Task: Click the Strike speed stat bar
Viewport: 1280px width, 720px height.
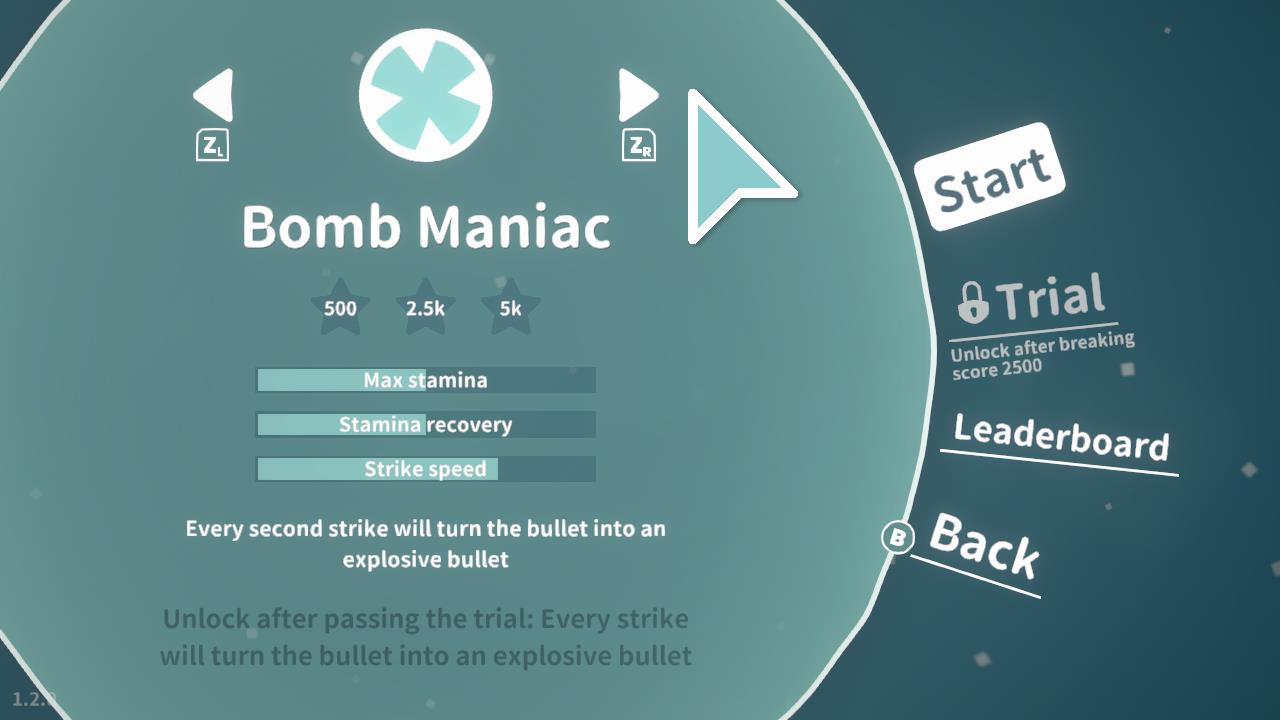Action: (x=426, y=469)
